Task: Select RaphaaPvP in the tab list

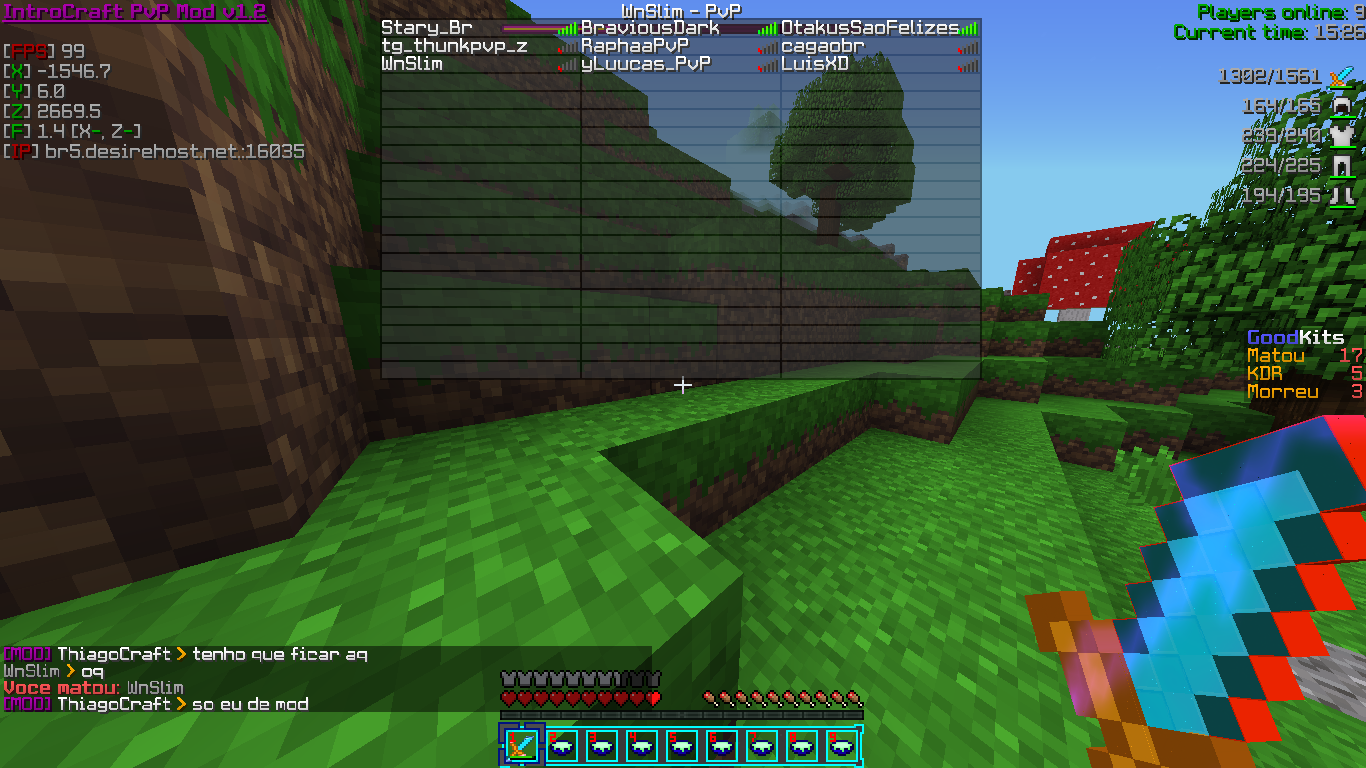Action: click(x=635, y=46)
